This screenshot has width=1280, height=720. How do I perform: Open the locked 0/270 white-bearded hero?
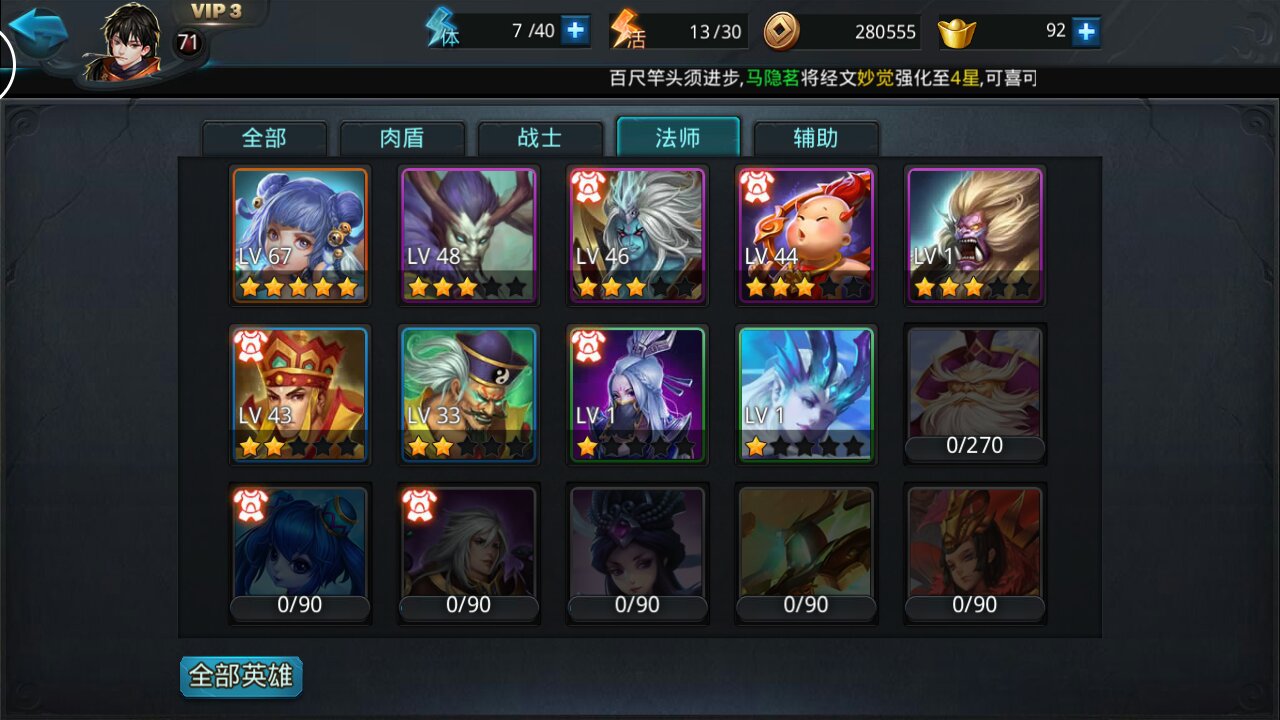pyautogui.click(x=975, y=394)
